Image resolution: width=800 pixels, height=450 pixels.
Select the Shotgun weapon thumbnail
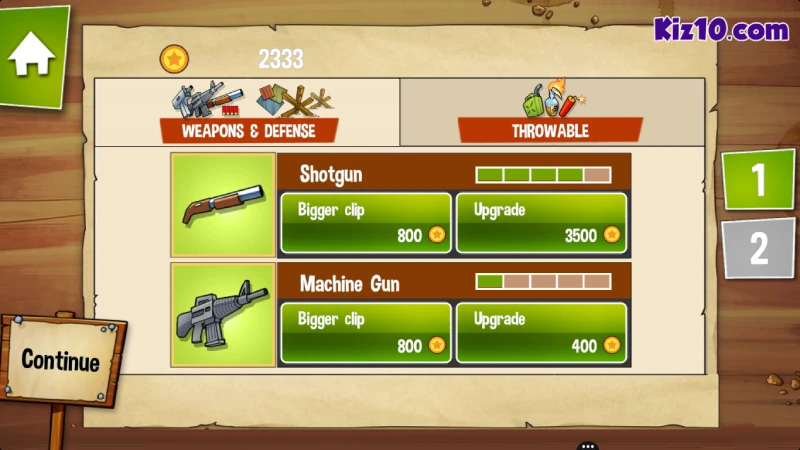click(x=223, y=205)
